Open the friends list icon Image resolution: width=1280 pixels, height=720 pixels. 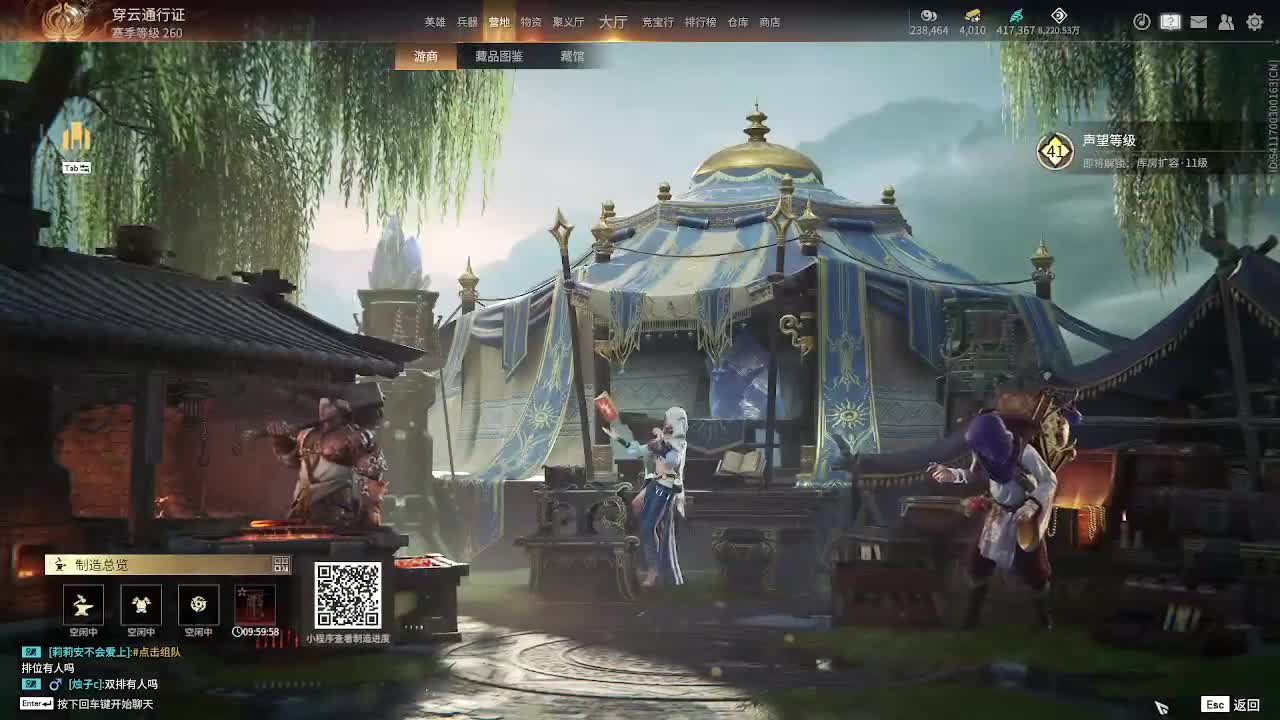point(1224,21)
